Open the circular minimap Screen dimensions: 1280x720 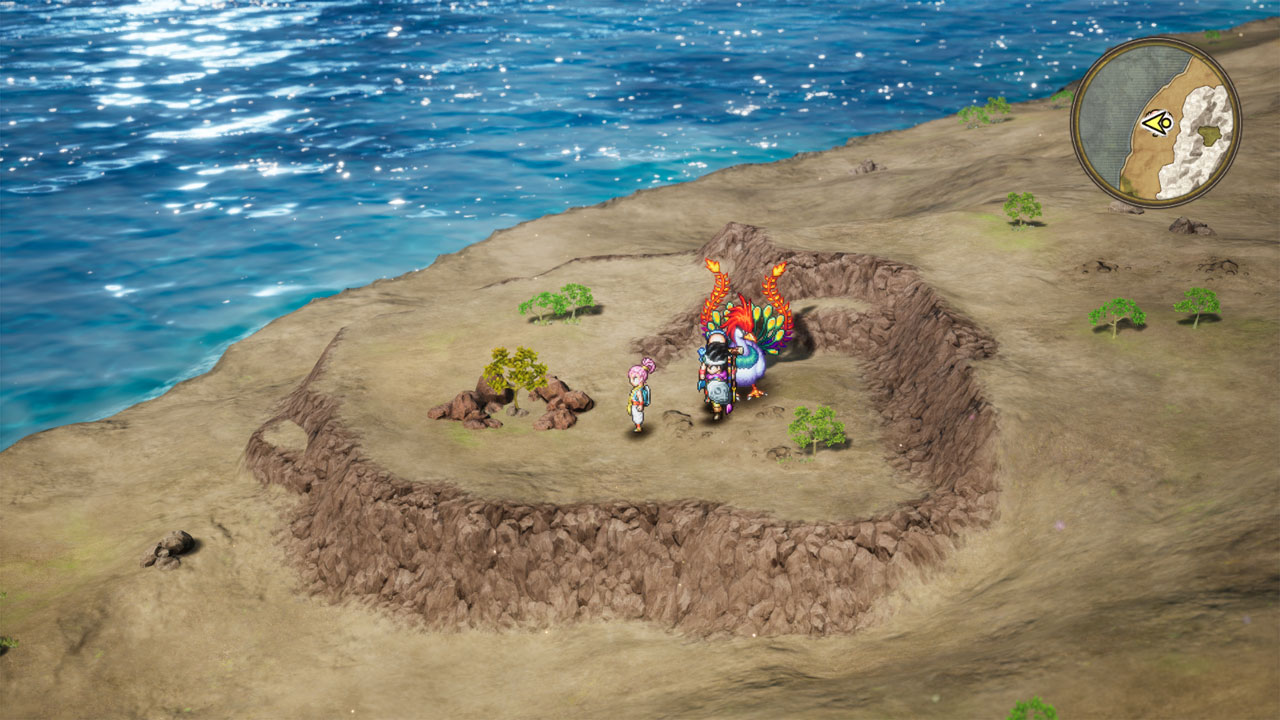point(1156,122)
